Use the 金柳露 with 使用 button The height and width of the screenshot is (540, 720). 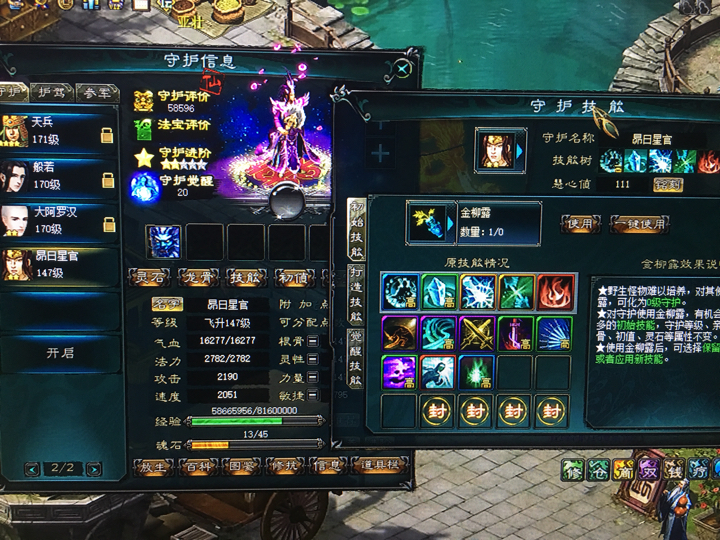(581, 222)
